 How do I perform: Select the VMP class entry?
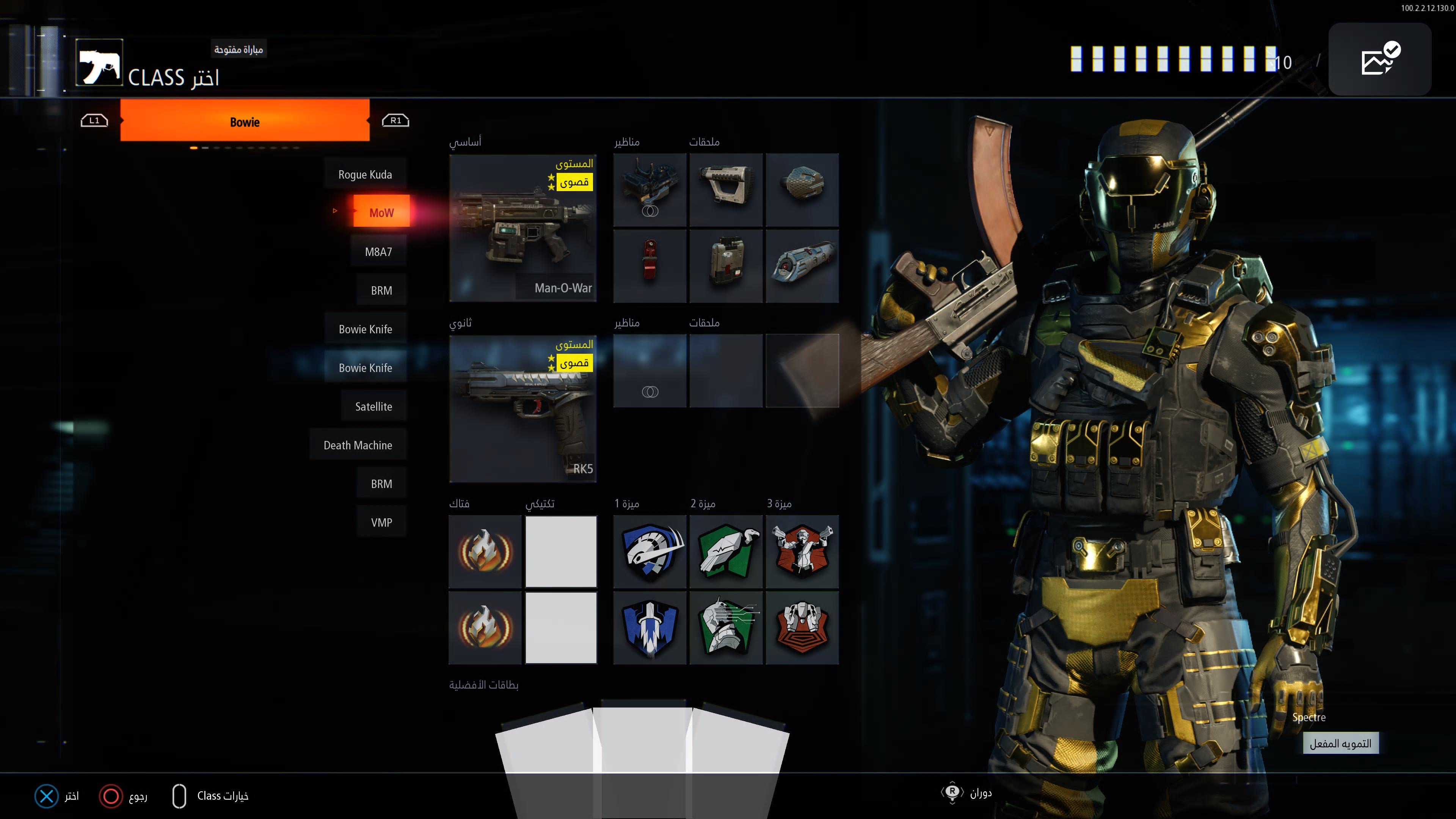coord(381,522)
